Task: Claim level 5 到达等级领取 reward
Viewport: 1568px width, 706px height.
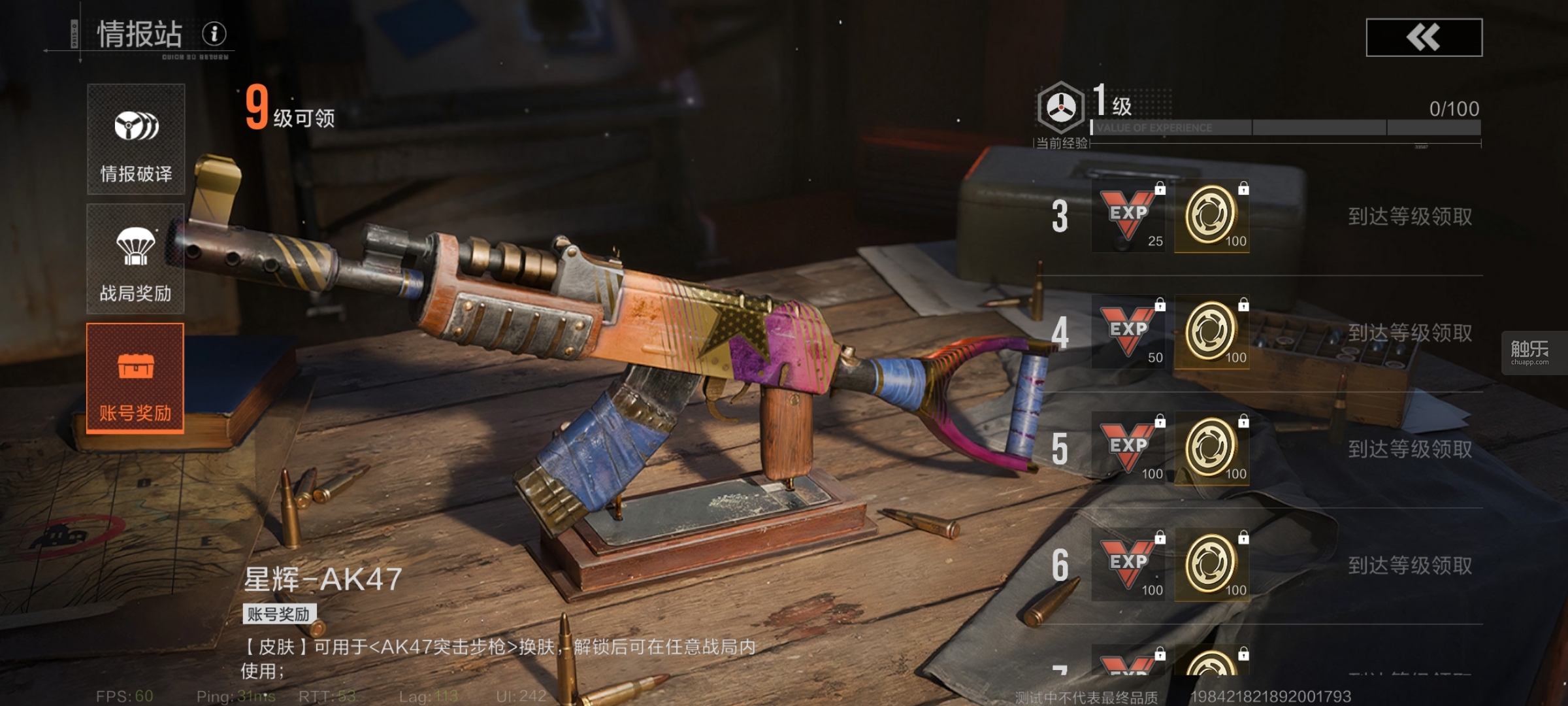Action: pos(1410,449)
